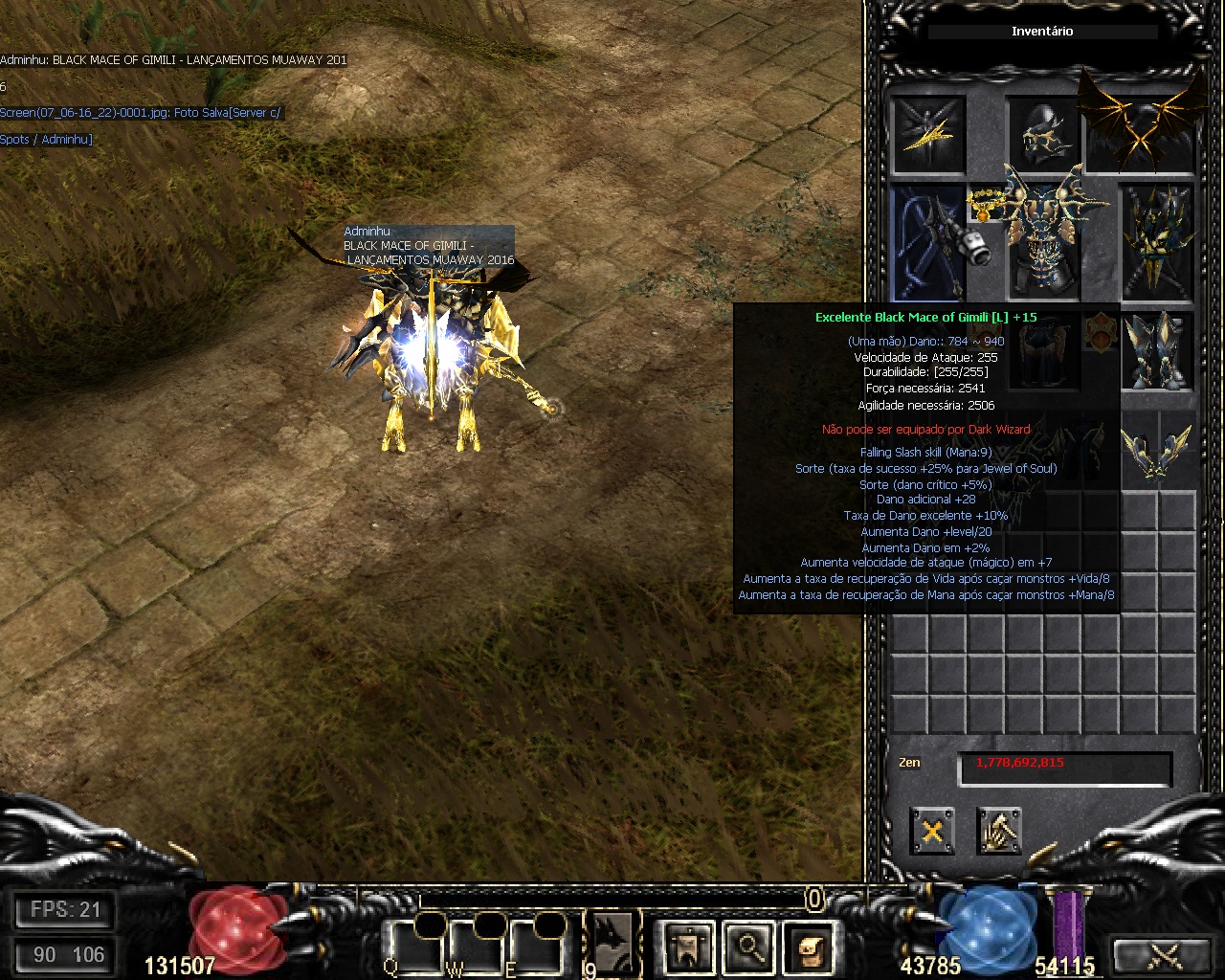1225x980 pixels.
Task: Open the magnifying glass button on the bar
Action: click(748, 946)
